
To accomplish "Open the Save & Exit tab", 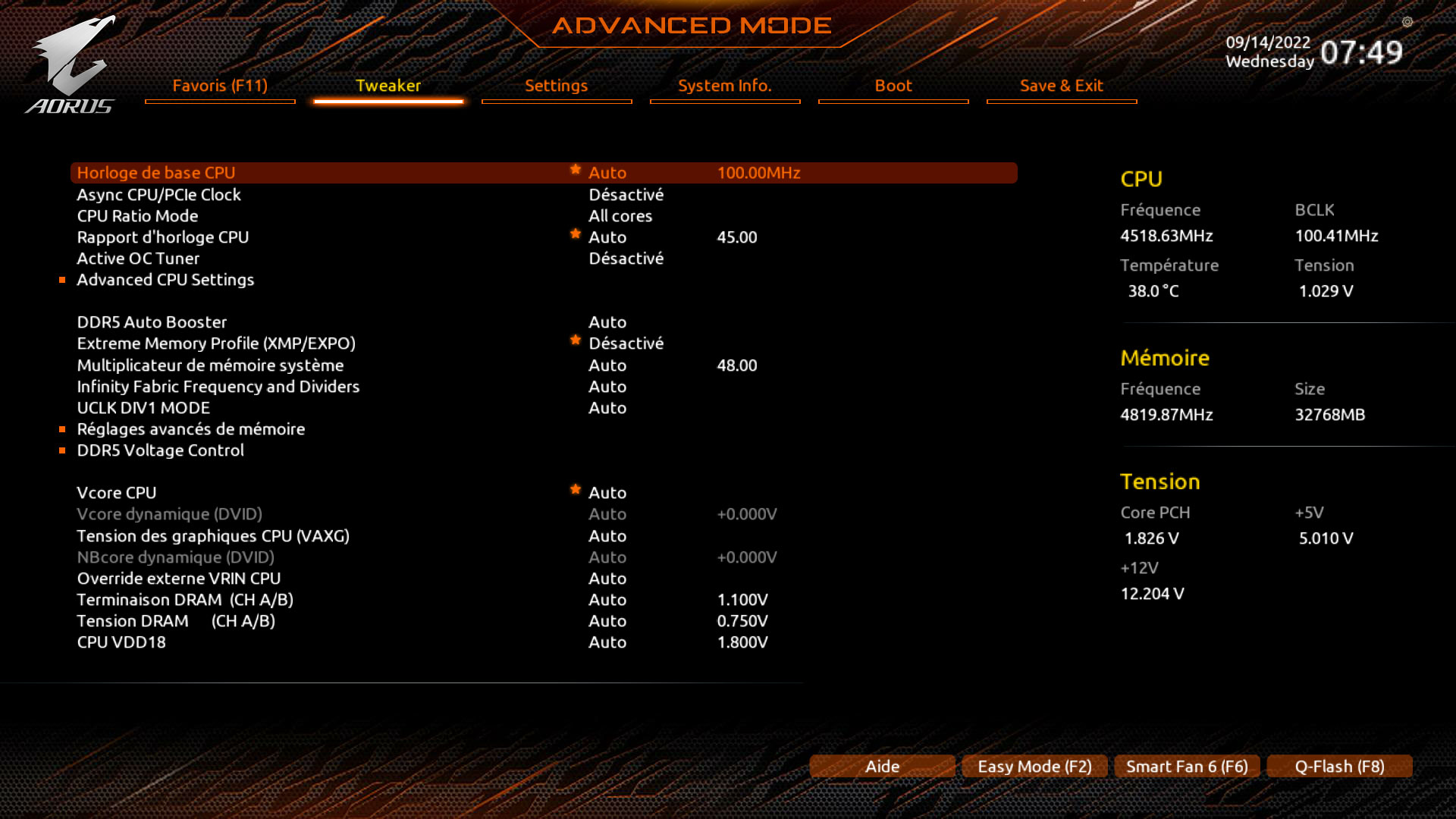I will [x=1061, y=86].
